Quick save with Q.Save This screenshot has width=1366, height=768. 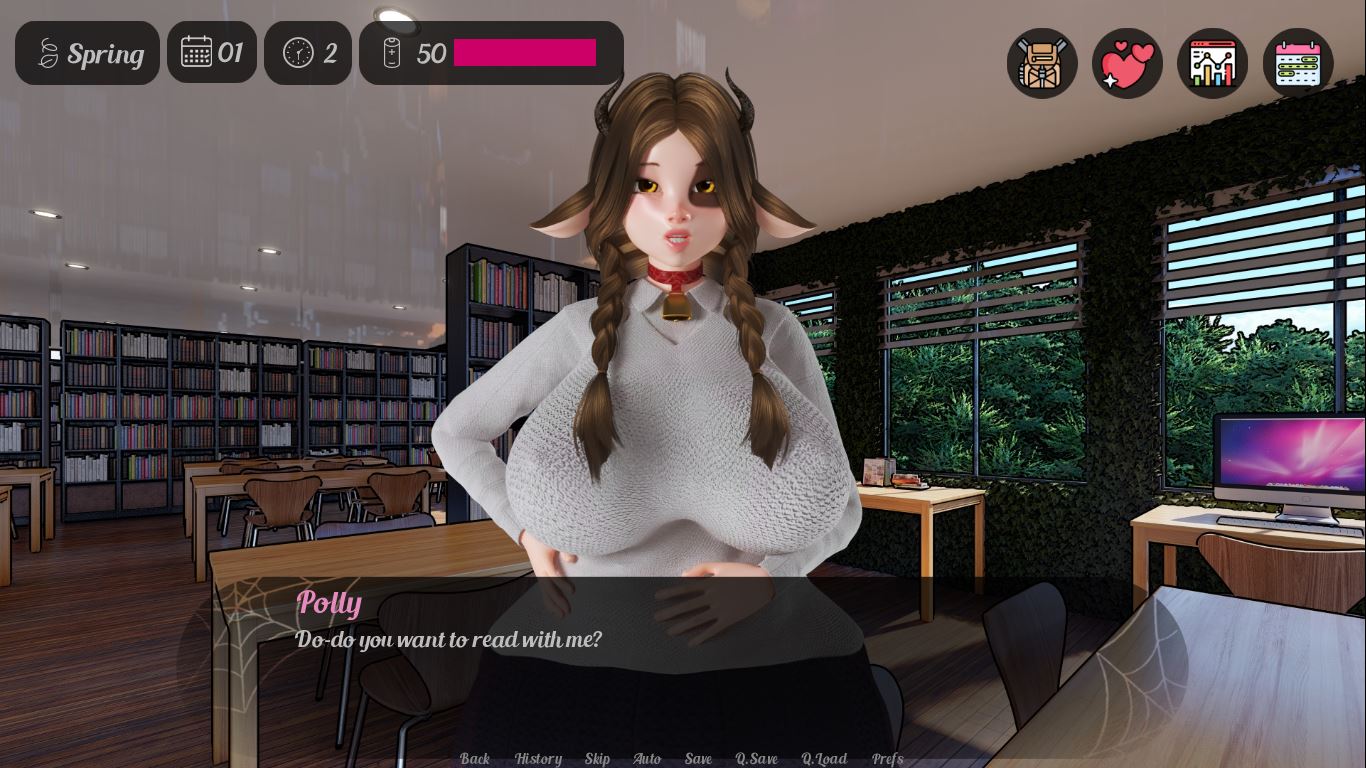tap(756, 759)
